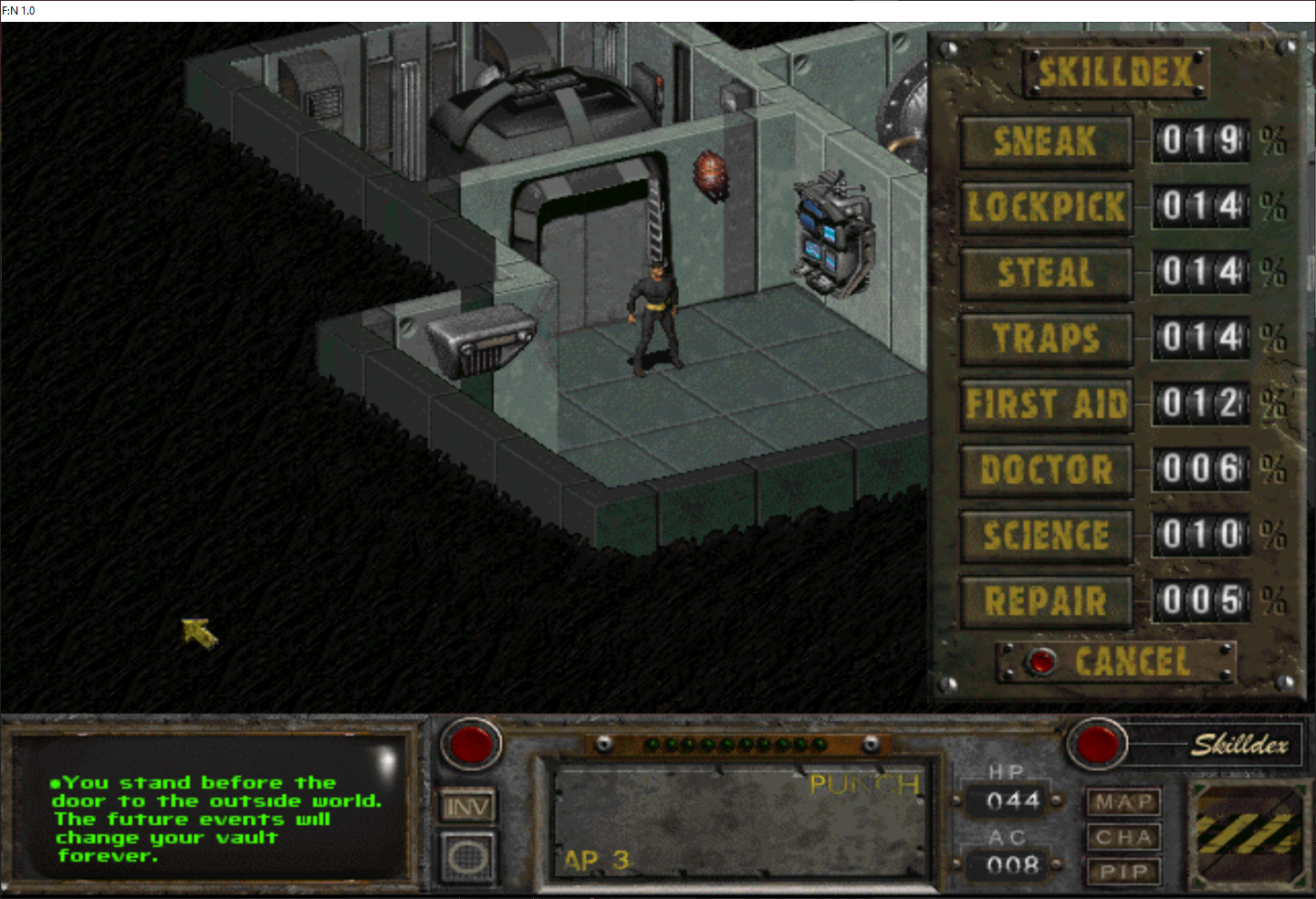
Task: Cancel the Skilldex panel
Action: (1041, 662)
